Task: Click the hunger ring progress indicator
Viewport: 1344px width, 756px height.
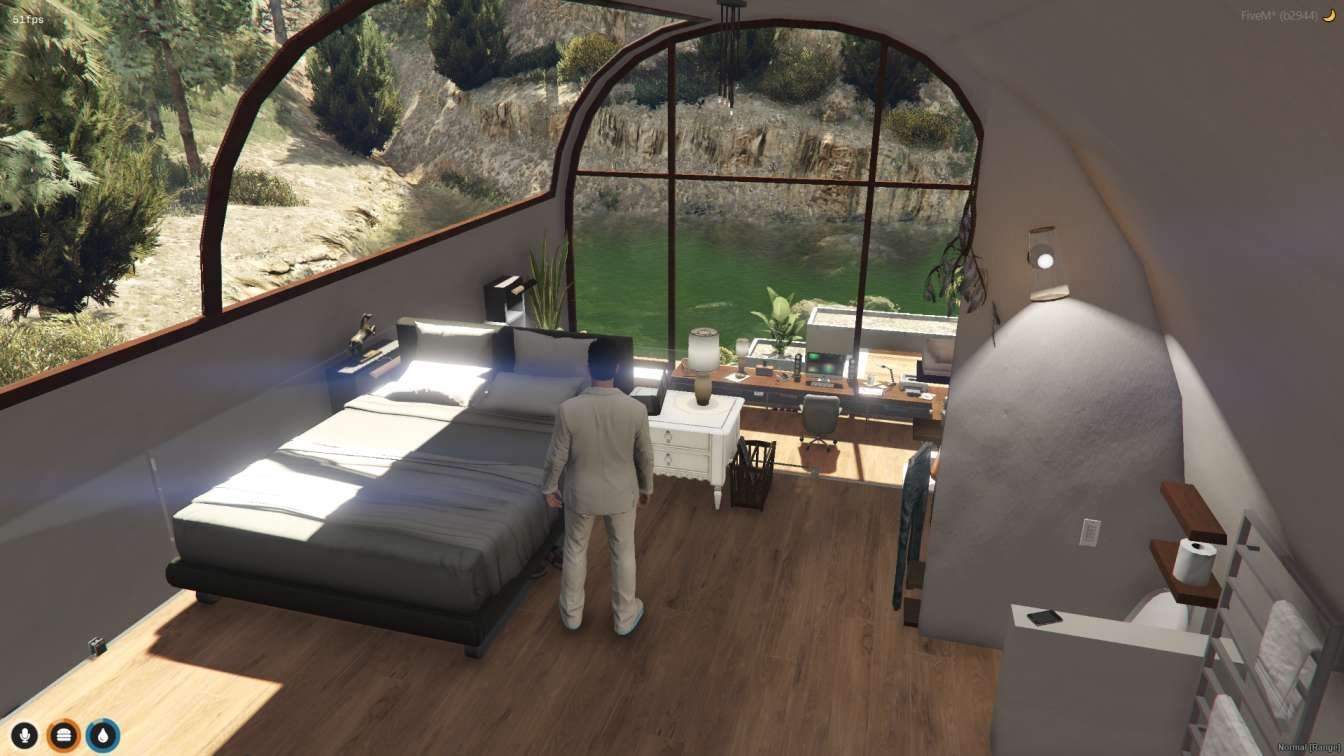Action: [x=63, y=733]
